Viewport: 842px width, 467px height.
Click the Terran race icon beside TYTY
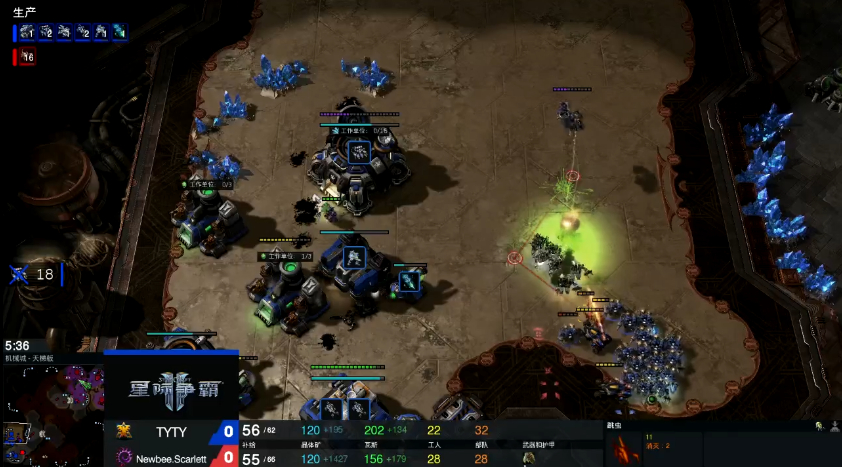(x=124, y=431)
